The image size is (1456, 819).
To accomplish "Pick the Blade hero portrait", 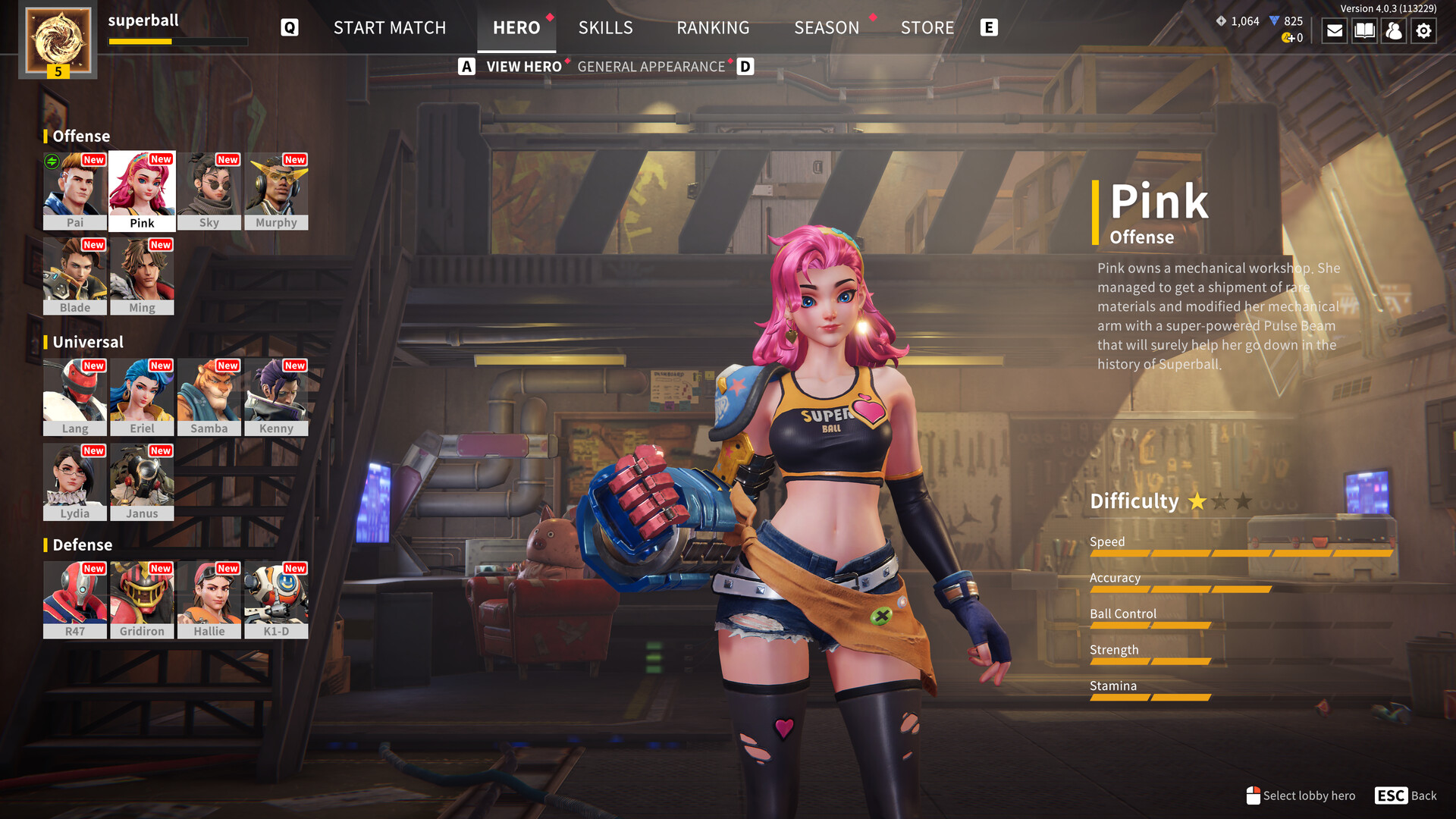I will click(74, 275).
